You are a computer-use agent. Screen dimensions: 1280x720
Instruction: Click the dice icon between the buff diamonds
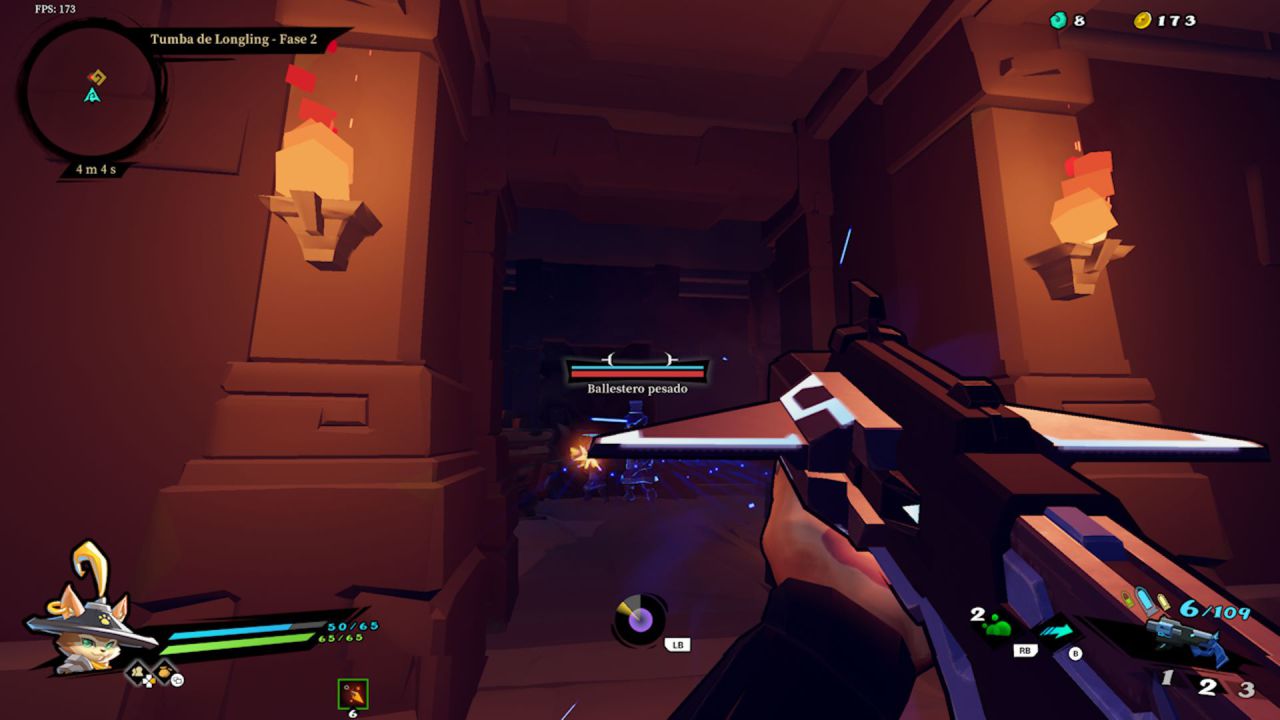coord(149,681)
